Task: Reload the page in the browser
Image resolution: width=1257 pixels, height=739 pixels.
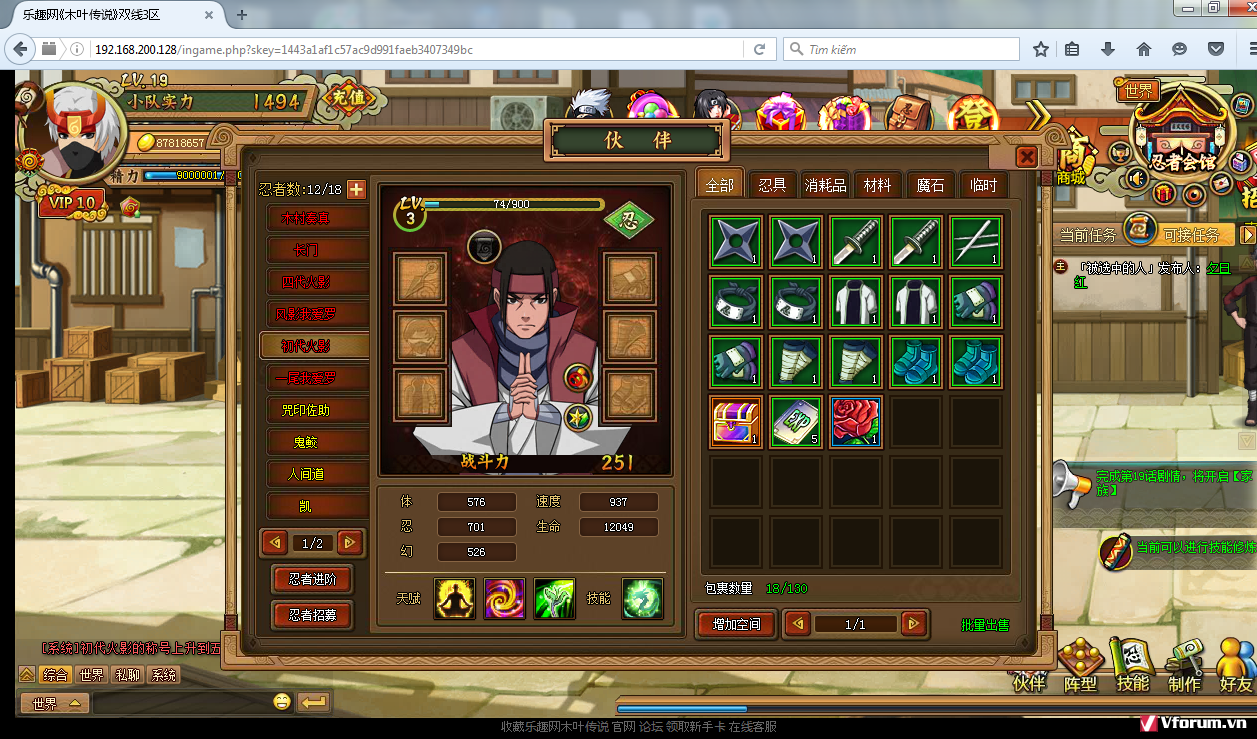Action: (x=760, y=49)
